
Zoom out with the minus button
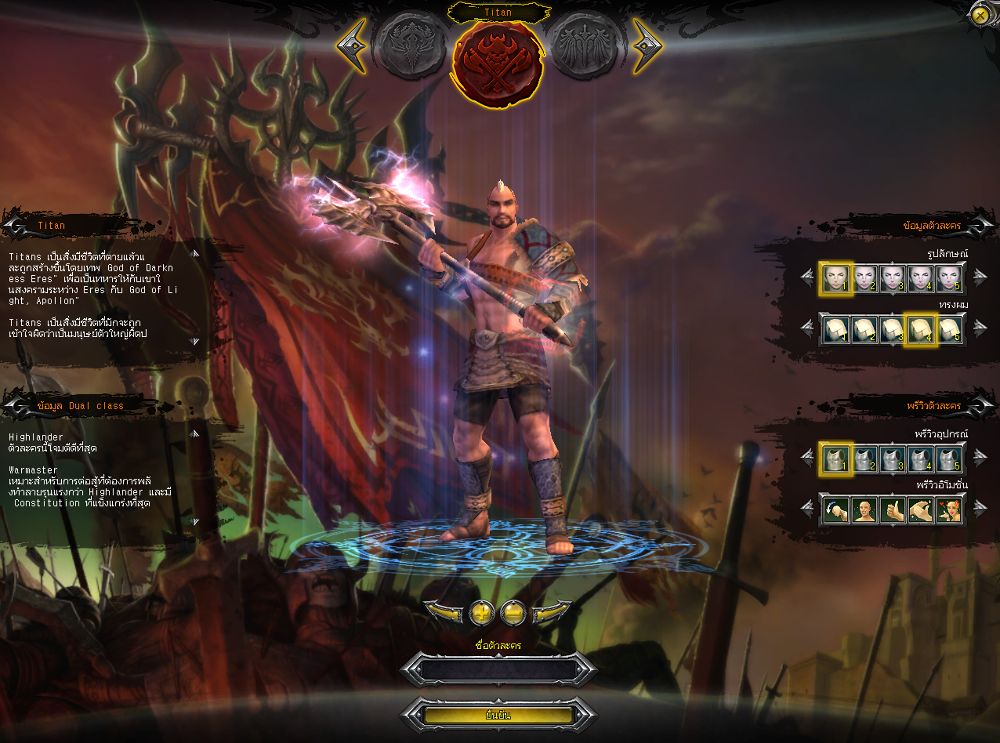514,611
